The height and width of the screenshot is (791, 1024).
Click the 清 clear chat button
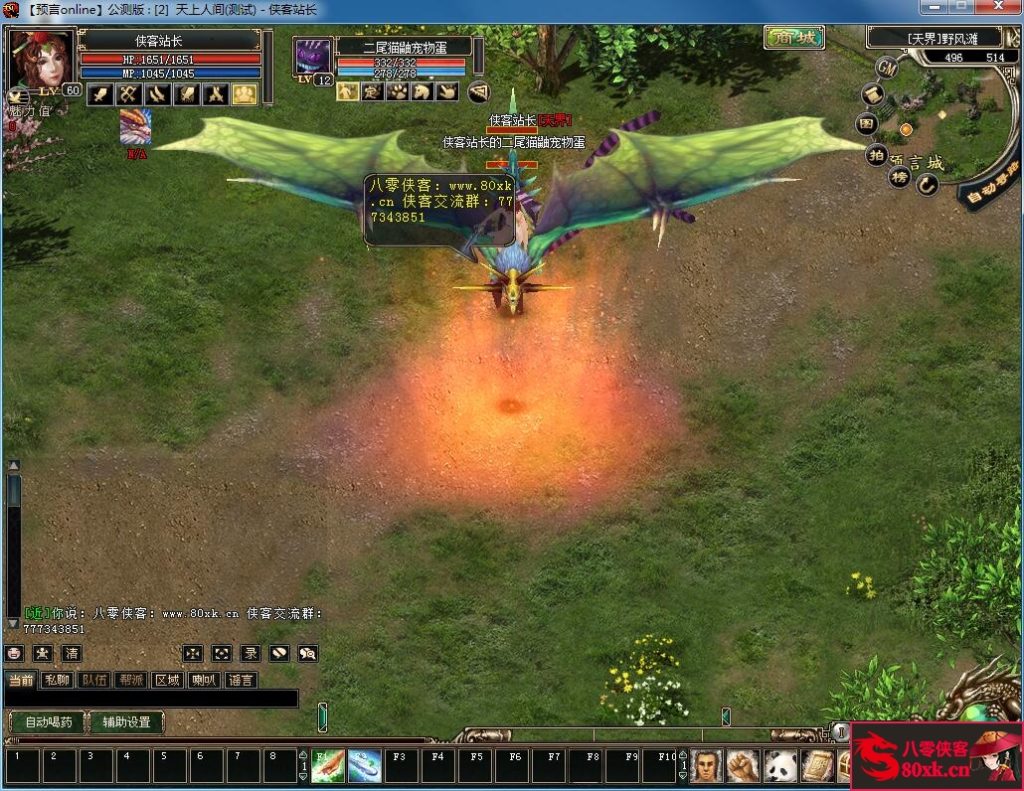(72, 653)
